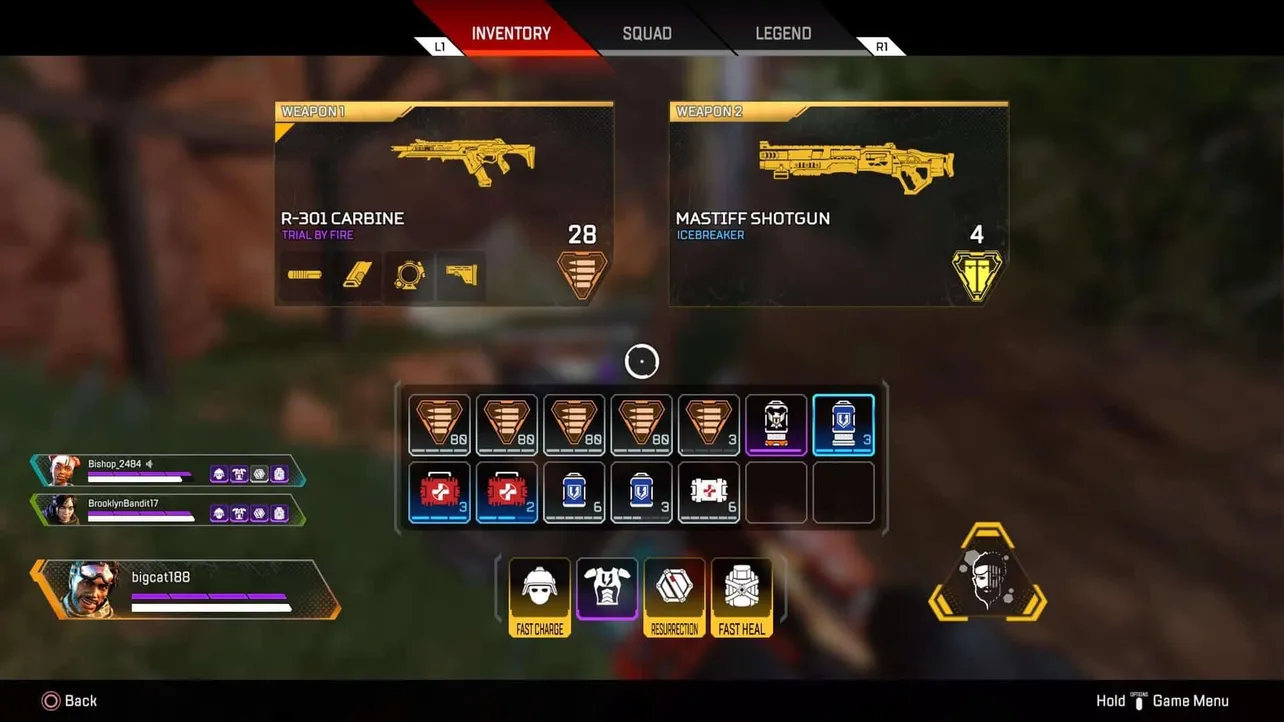Open the LEGEND tab
Viewport: 1284px width, 722px height.
[x=783, y=33]
